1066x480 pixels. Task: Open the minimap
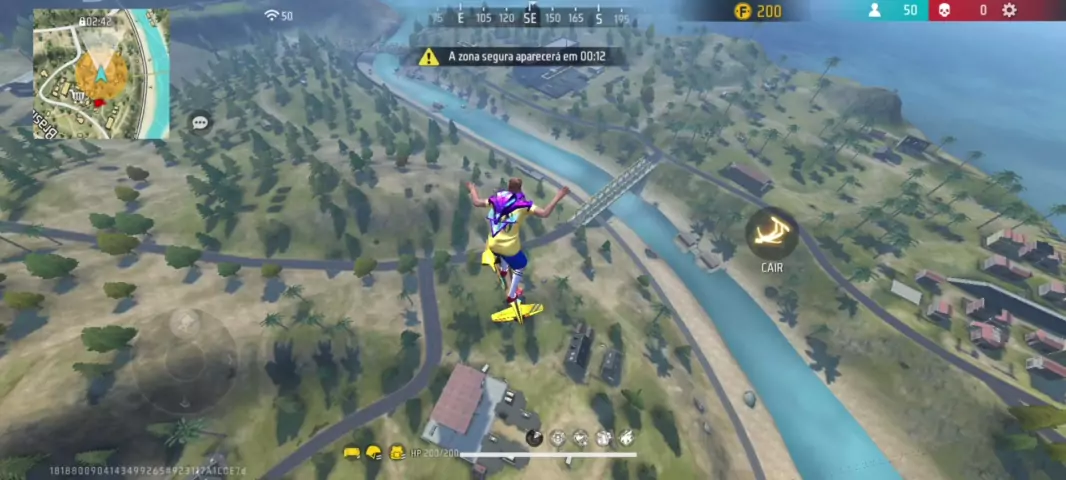pos(101,74)
